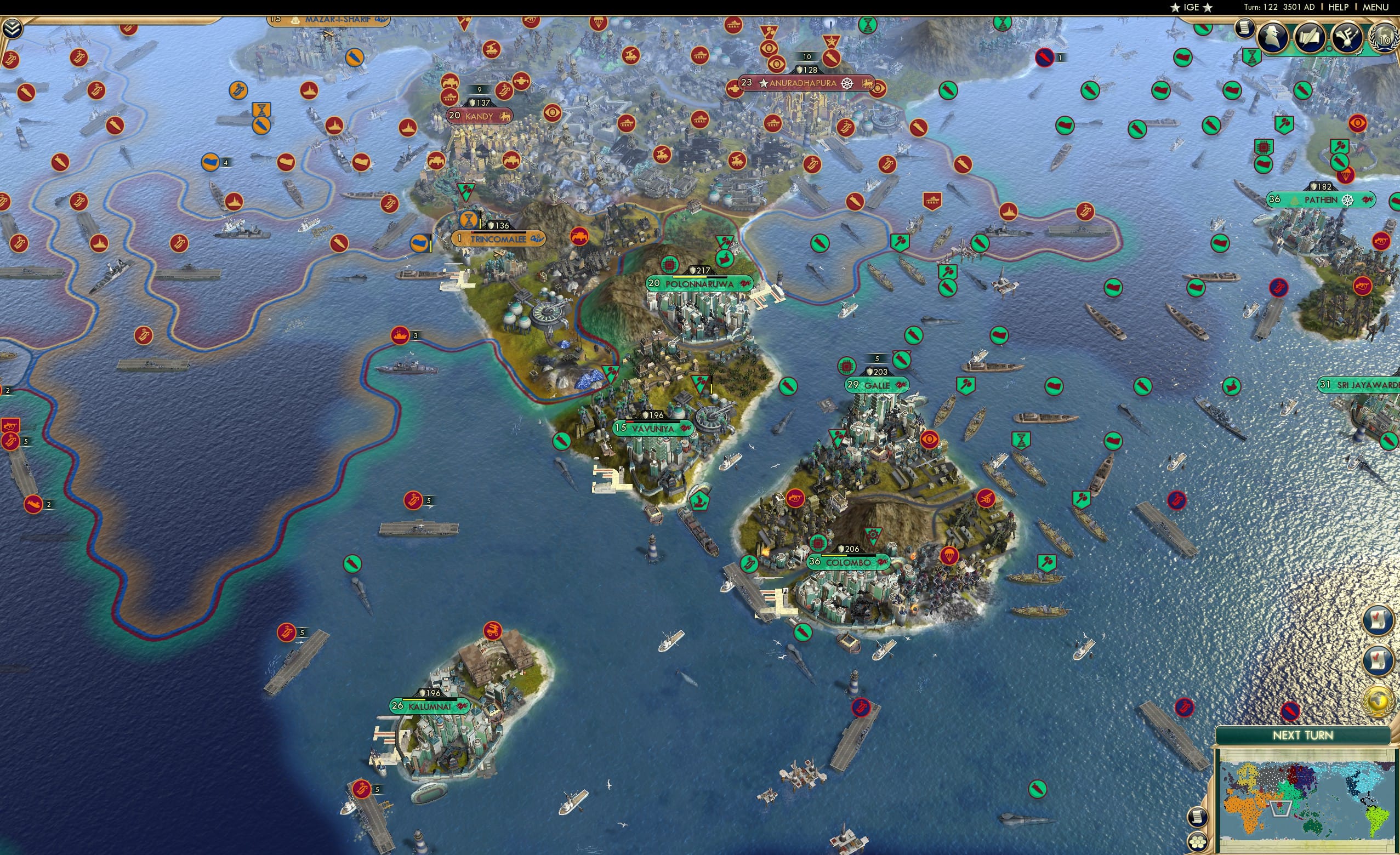The height and width of the screenshot is (855, 1400).
Task: Click the globe Diplomacy button showing 10
Action: 1384,40
